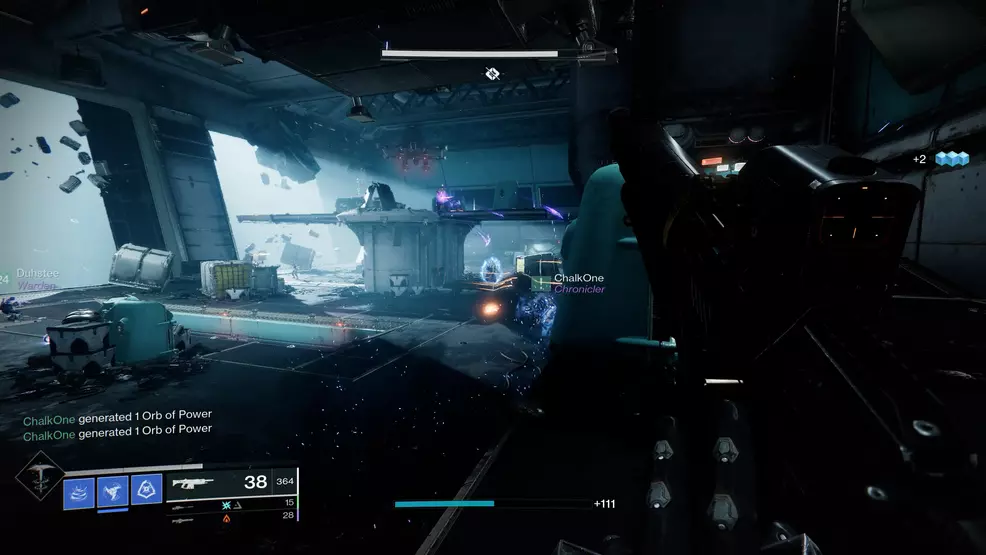Click the objective marker below the boss bar

click(492, 74)
